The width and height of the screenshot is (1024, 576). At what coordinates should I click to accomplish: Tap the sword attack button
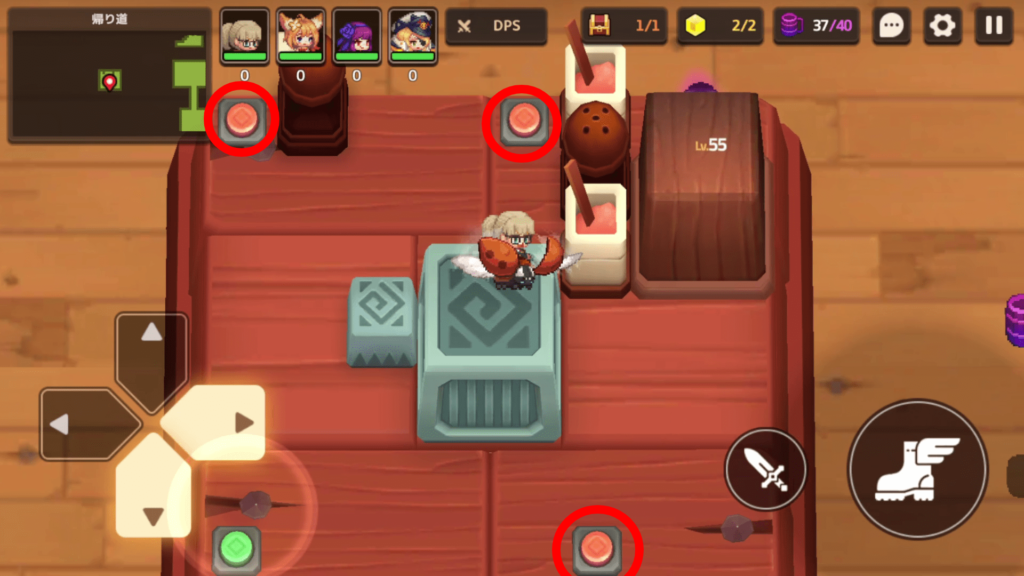(765, 468)
